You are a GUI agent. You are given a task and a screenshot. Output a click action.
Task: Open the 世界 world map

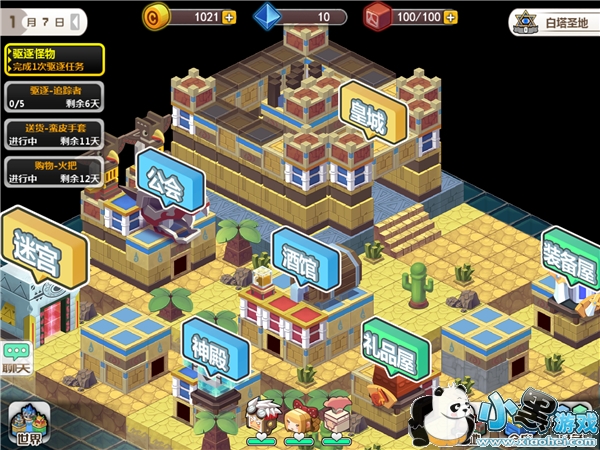[x=27, y=424]
